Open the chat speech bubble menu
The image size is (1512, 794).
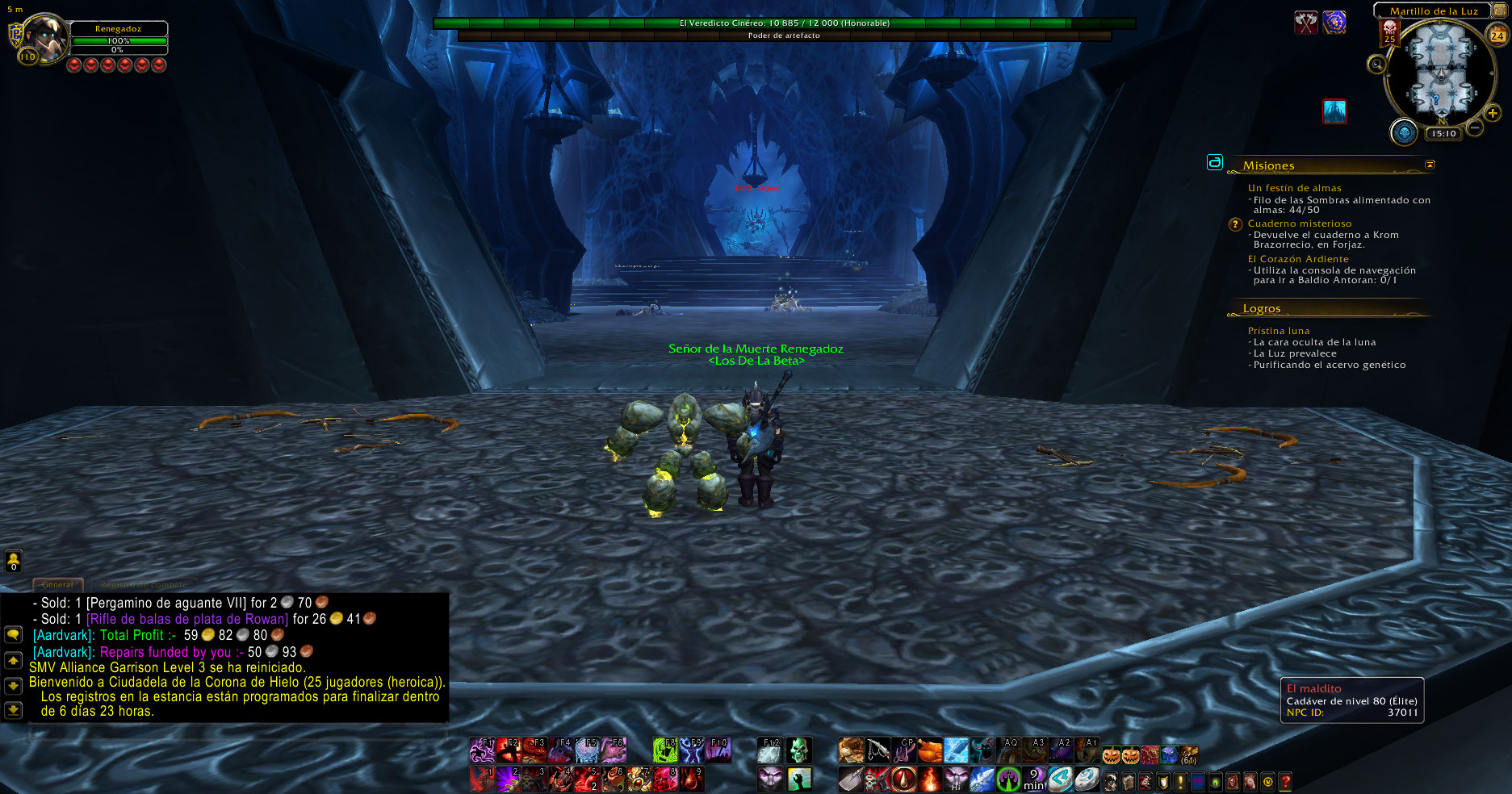[x=14, y=635]
